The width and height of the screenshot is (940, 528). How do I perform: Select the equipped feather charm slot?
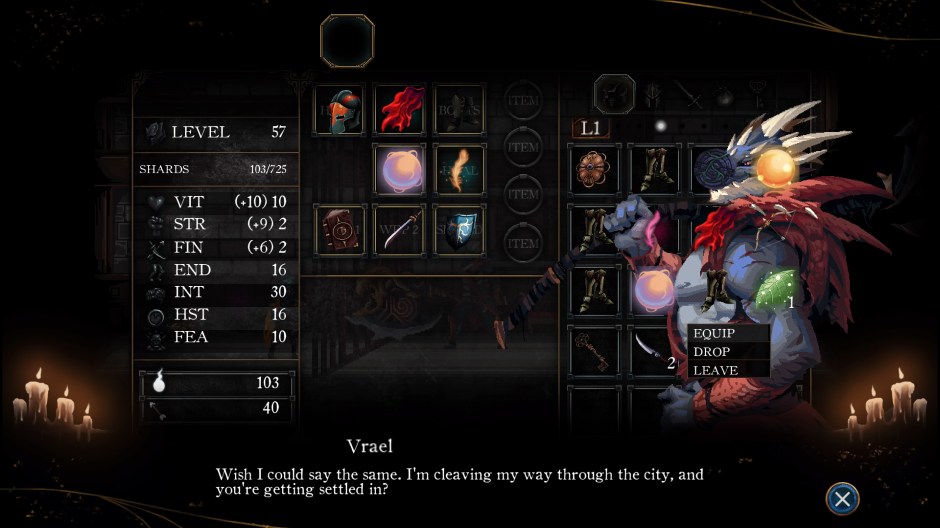(459, 169)
